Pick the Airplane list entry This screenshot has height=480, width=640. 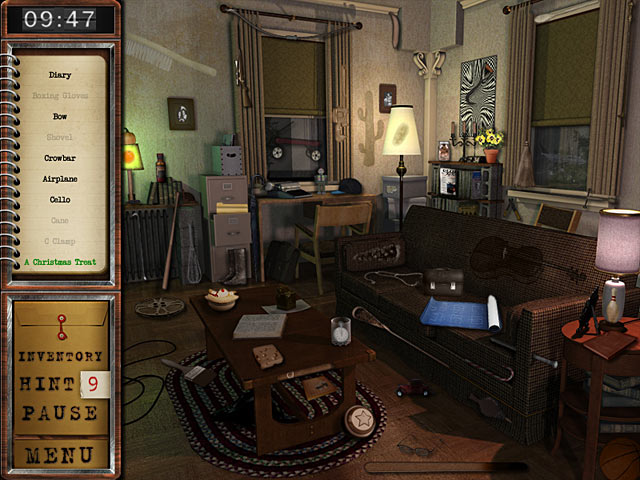click(60, 179)
